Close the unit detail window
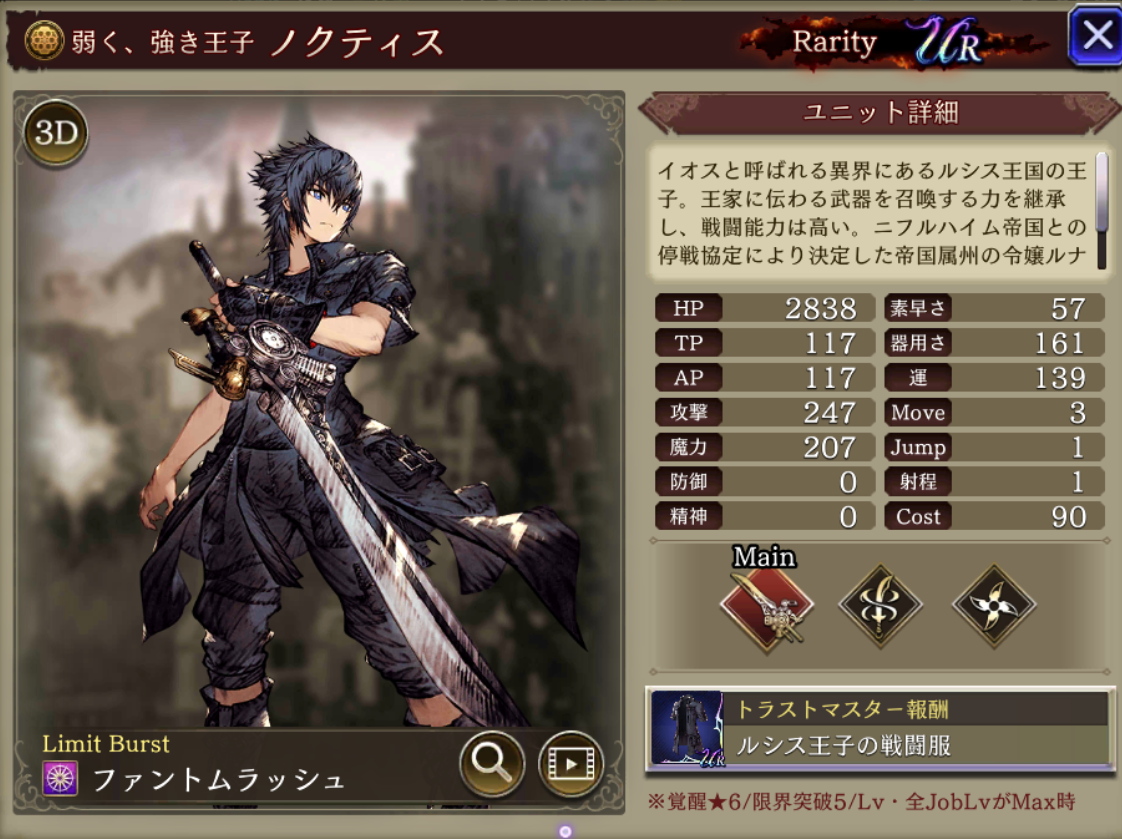1122x839 pixels. click(1095, 36)
